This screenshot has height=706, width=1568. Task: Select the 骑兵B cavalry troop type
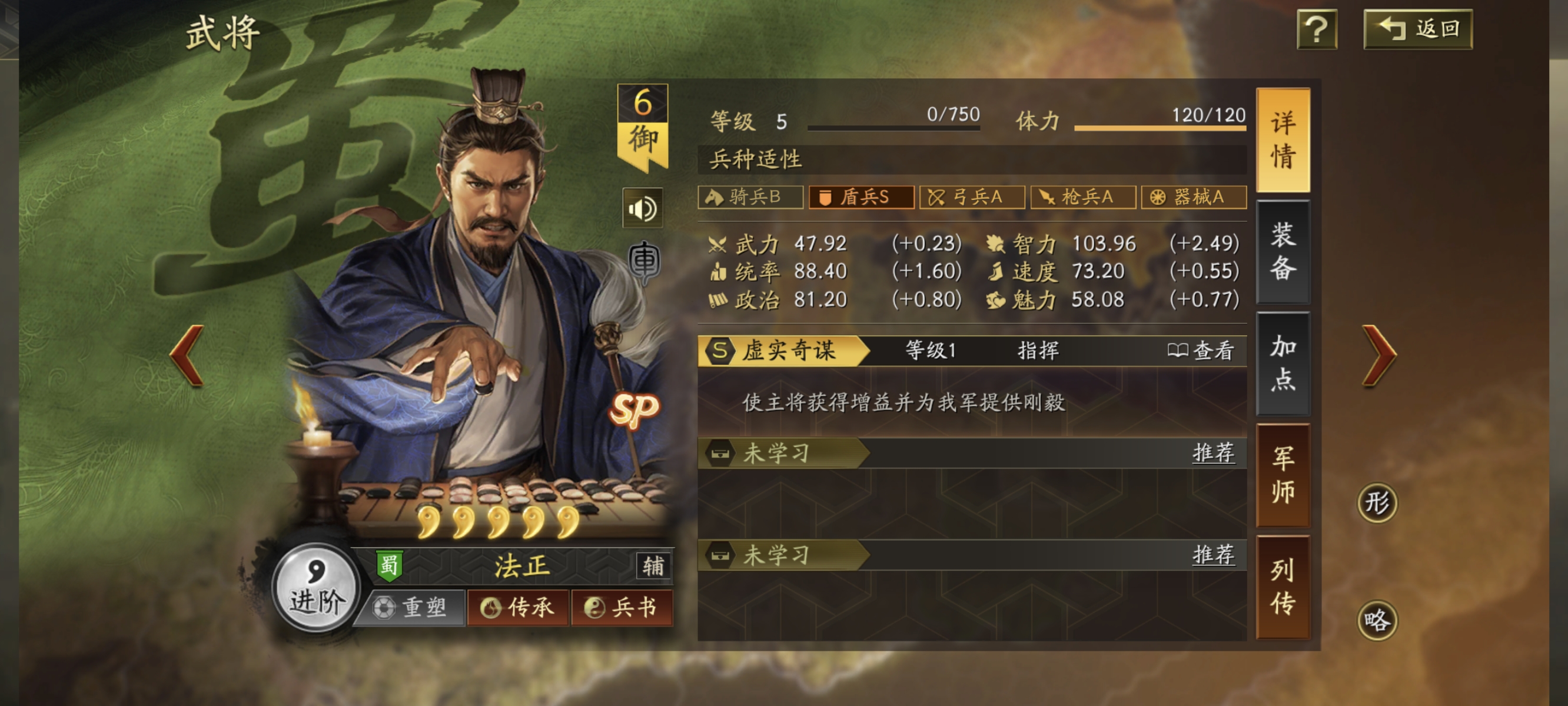pyautogui.click(x=750, y=197)
